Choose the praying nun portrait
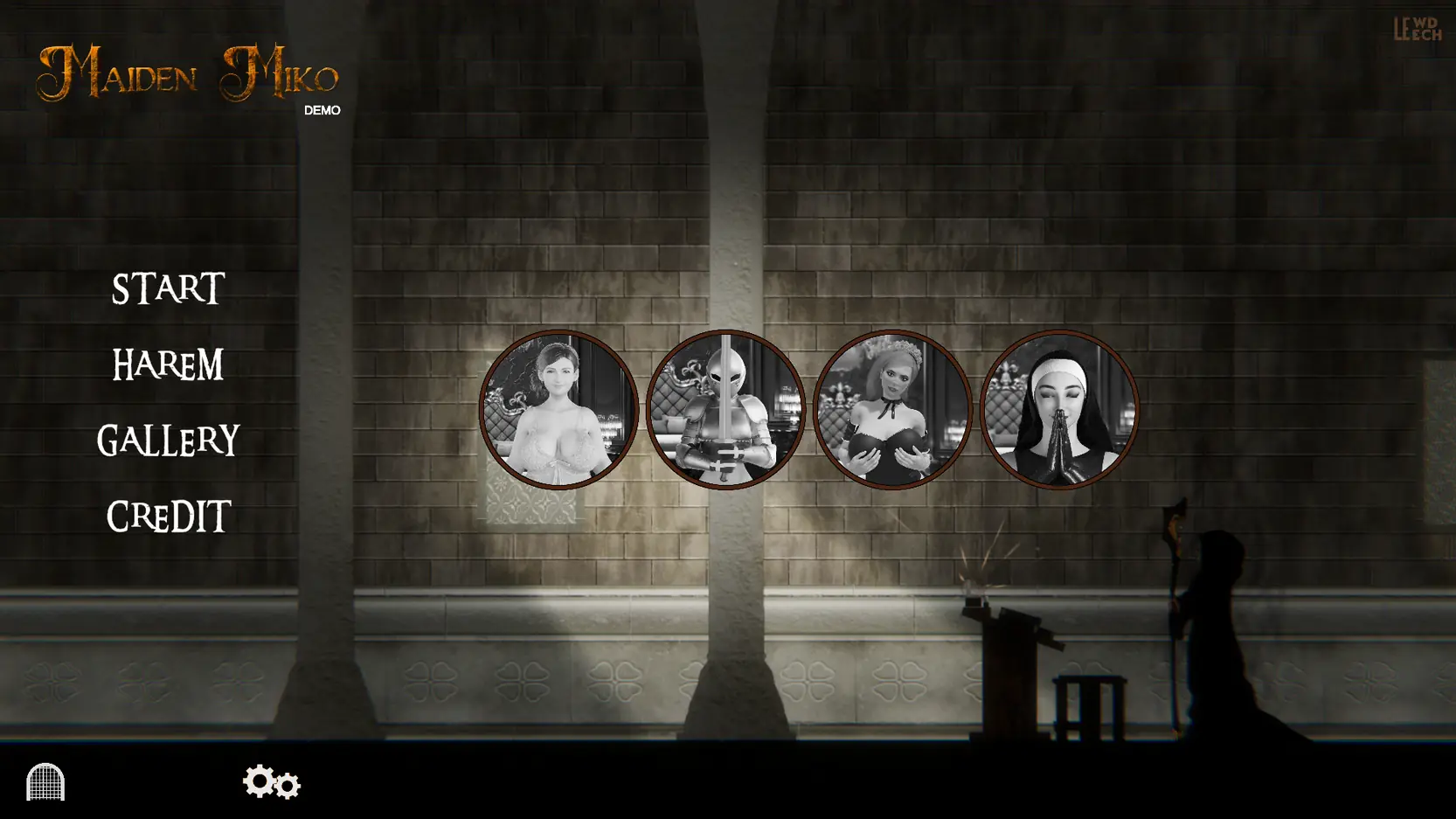The width and height of the screenshot is (1456, 819). point(1059,409)
